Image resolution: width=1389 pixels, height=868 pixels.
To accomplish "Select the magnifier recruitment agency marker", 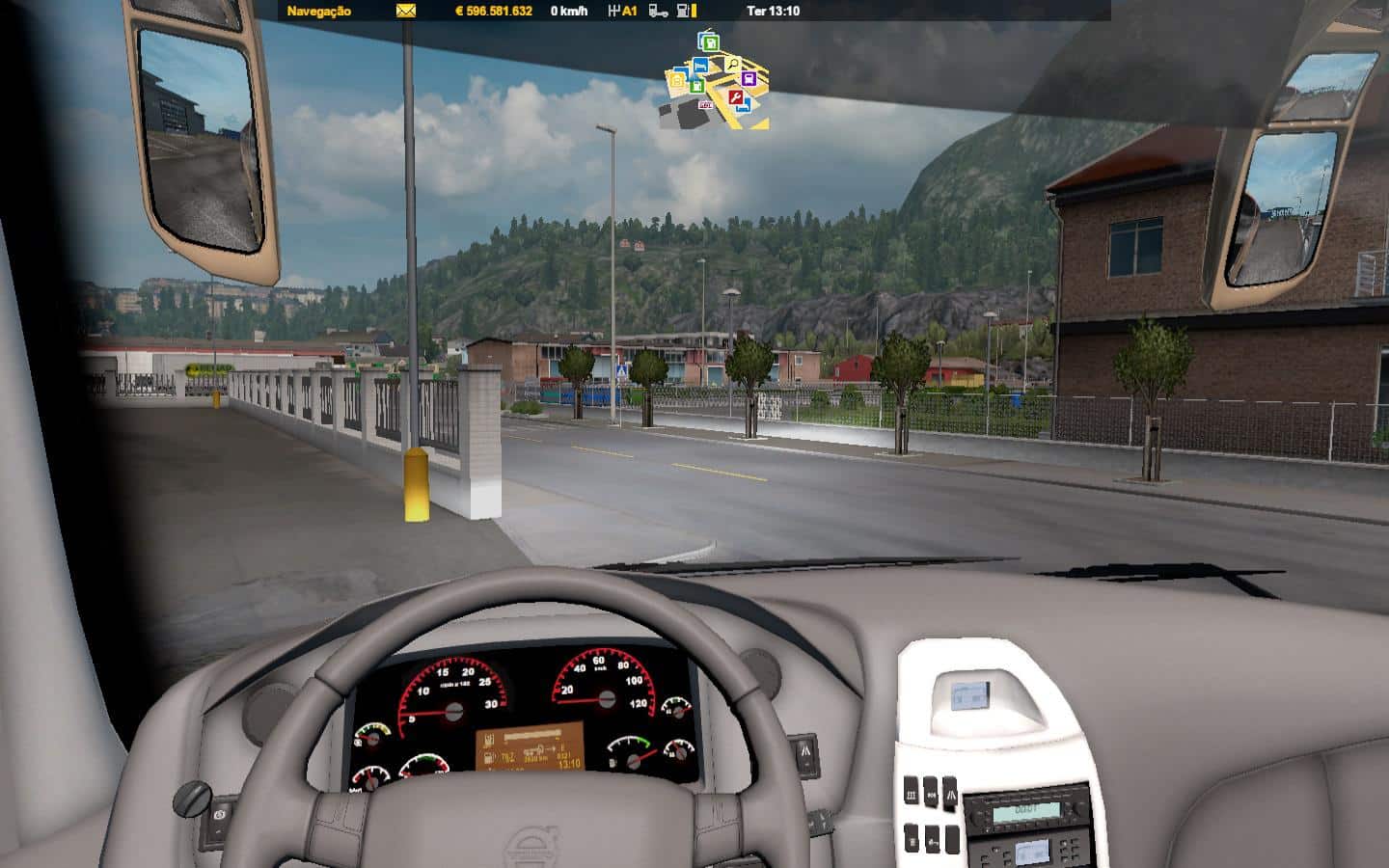I will [732, 66].
